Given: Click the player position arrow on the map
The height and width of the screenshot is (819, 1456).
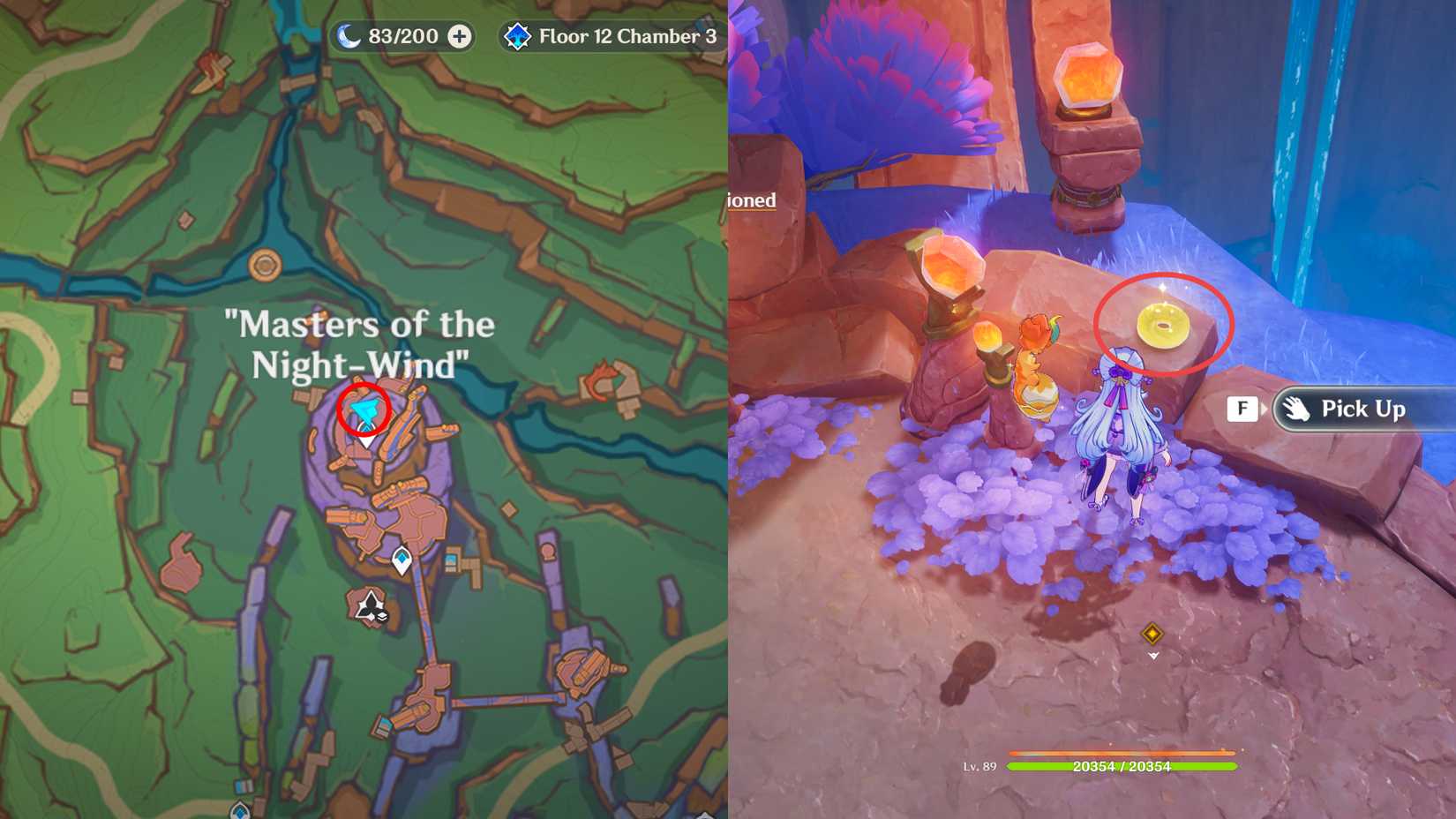Looking at the screenshot, I should pyautogui.click(x=364, y=410).
